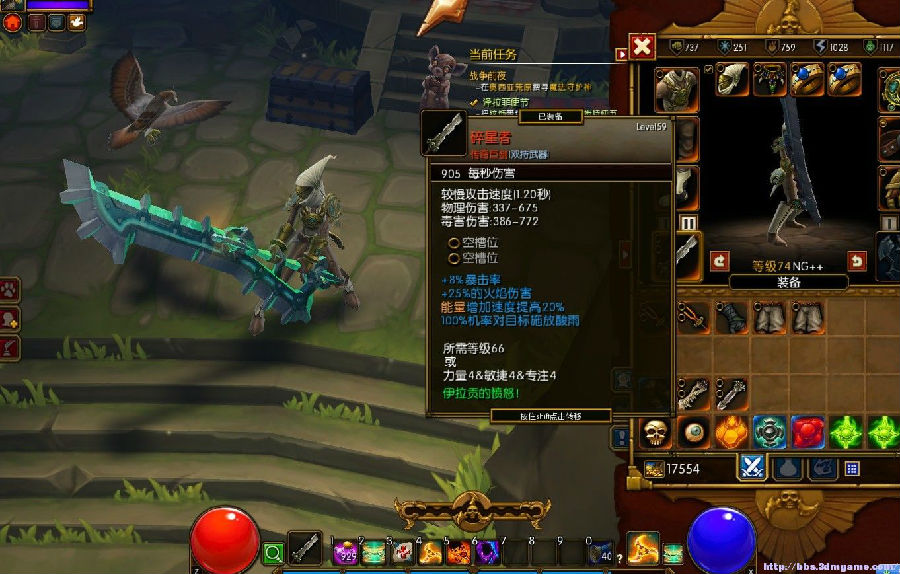Rotate character preview with right arrow button
Image resolution: width=900 pixels, height=574 pixels.
857,261
